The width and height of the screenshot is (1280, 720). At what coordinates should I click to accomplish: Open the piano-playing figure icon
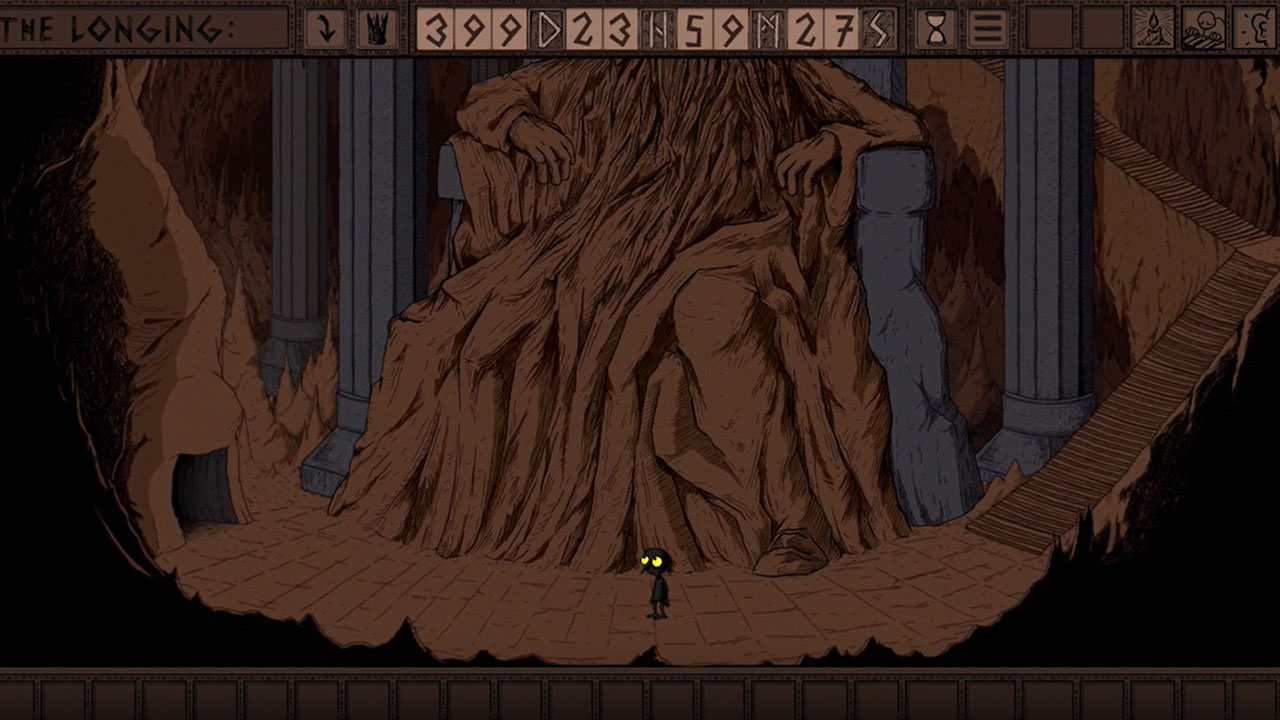pos(1204,28)
